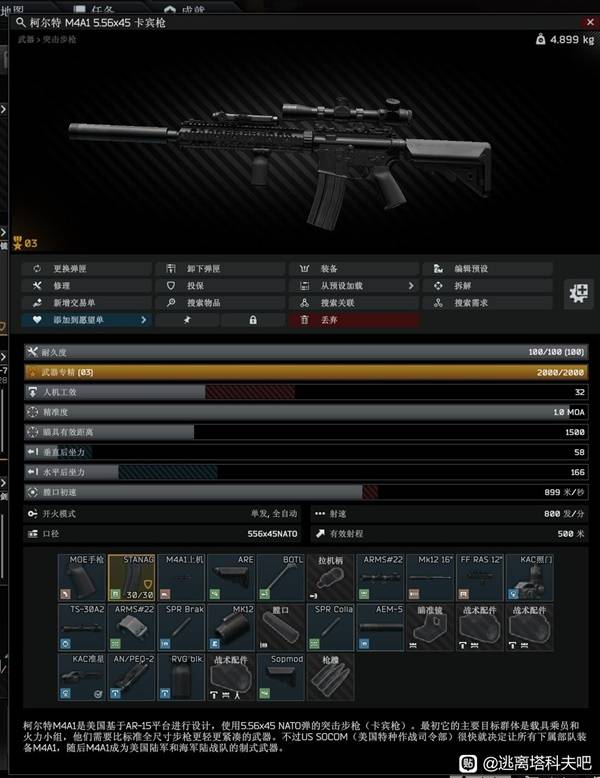
Task: Toggle the padlock lock button
Action: pos(252,320)
